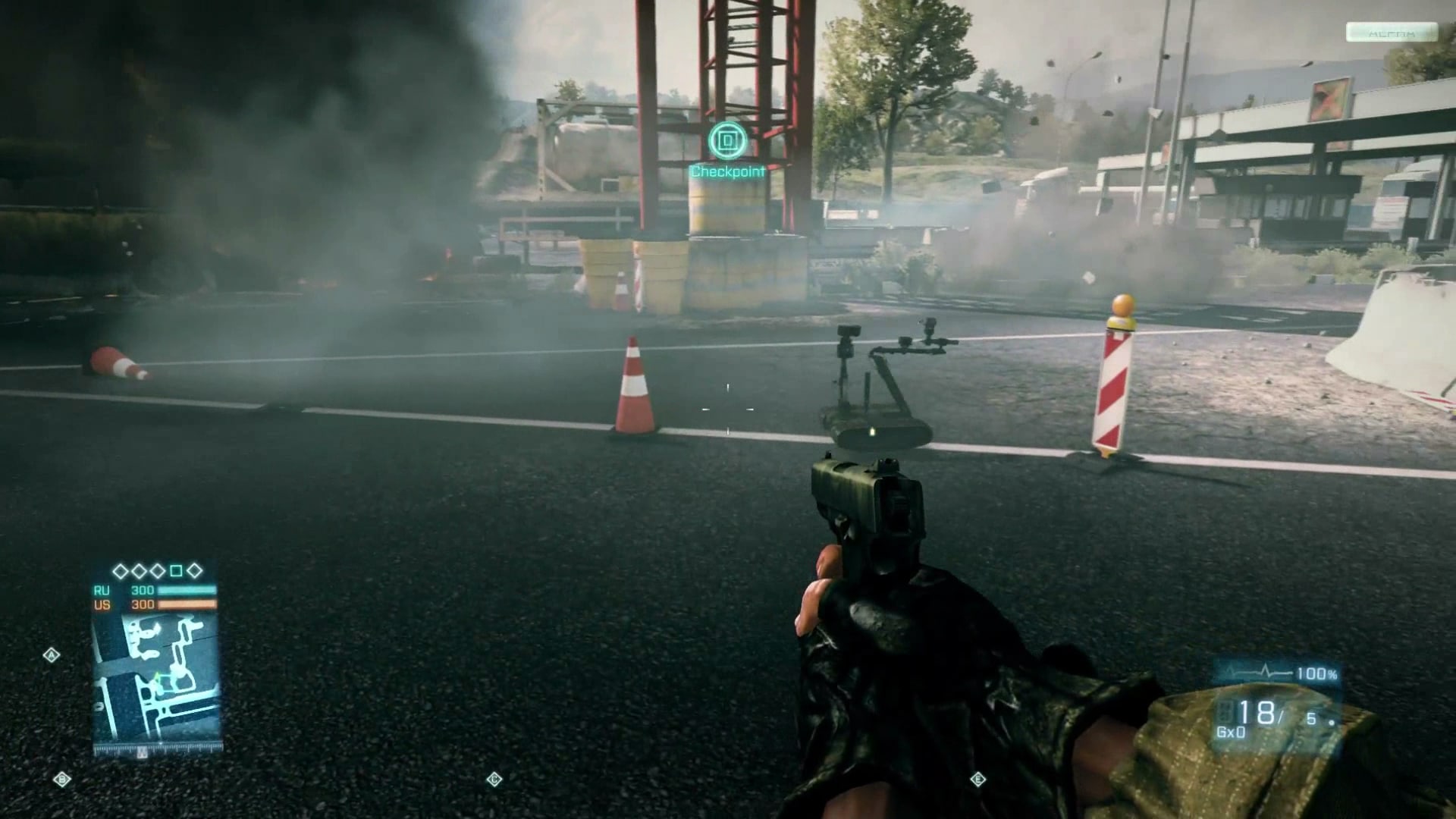Click the ALPHA badge
Screen dimensions: 1456x819
pyautogui.click(x=1392, y=33)
